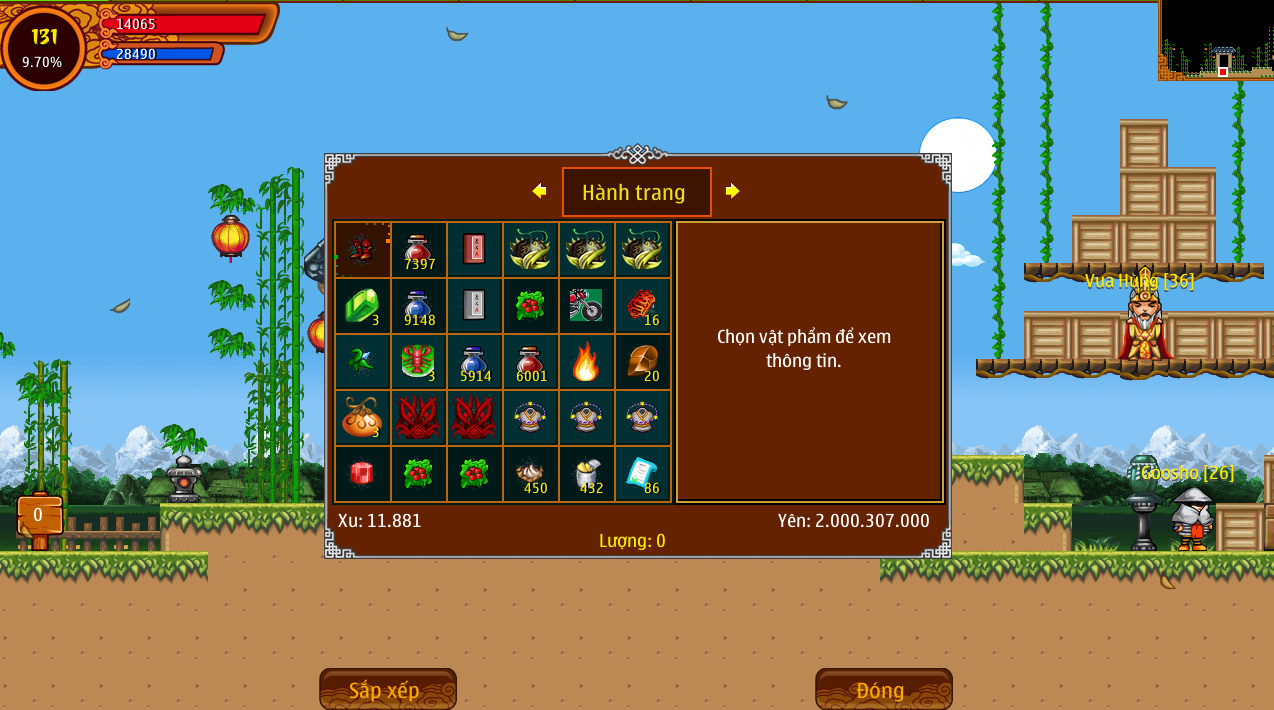Open the minimap
1274x710 pixels.
1216,40
